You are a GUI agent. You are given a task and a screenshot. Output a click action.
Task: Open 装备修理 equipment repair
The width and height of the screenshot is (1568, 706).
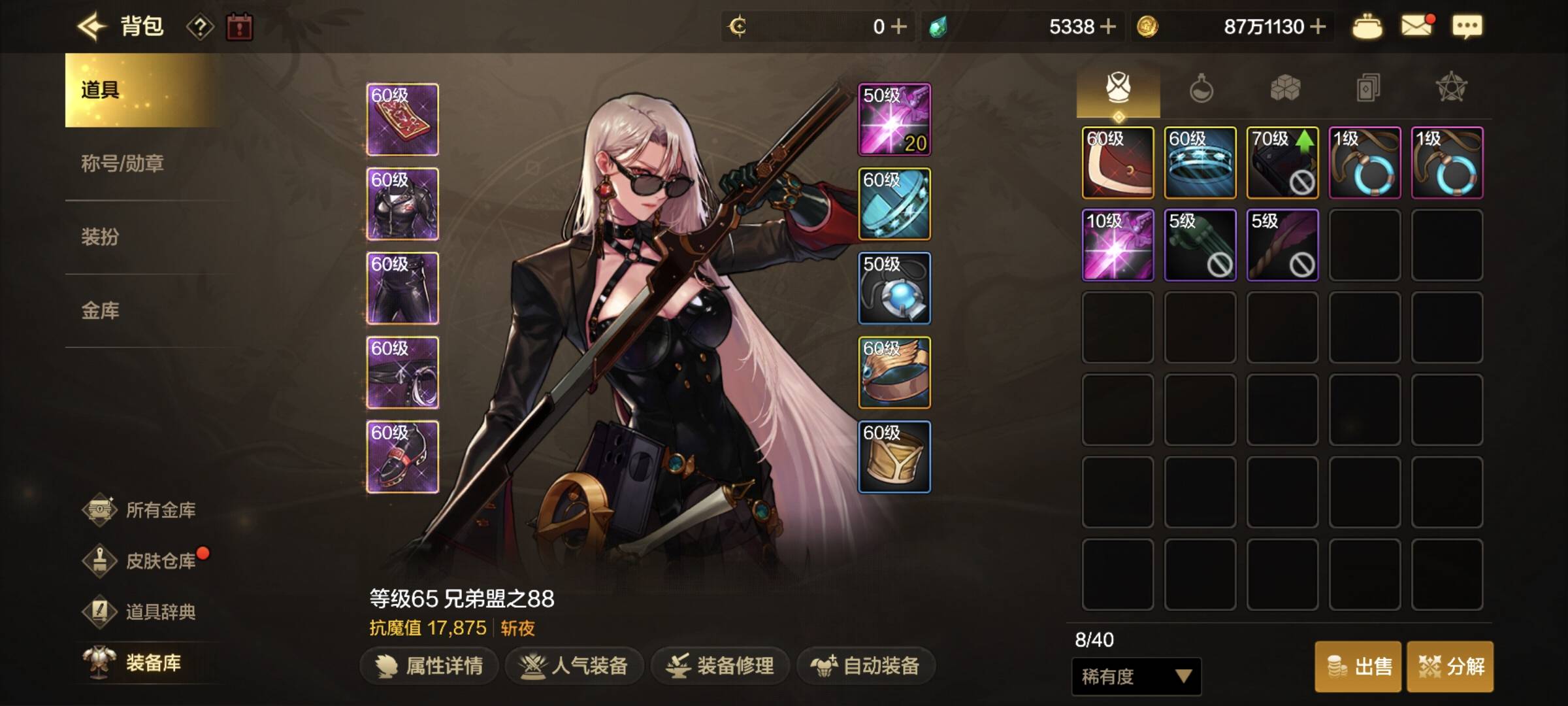coord(720,665)
